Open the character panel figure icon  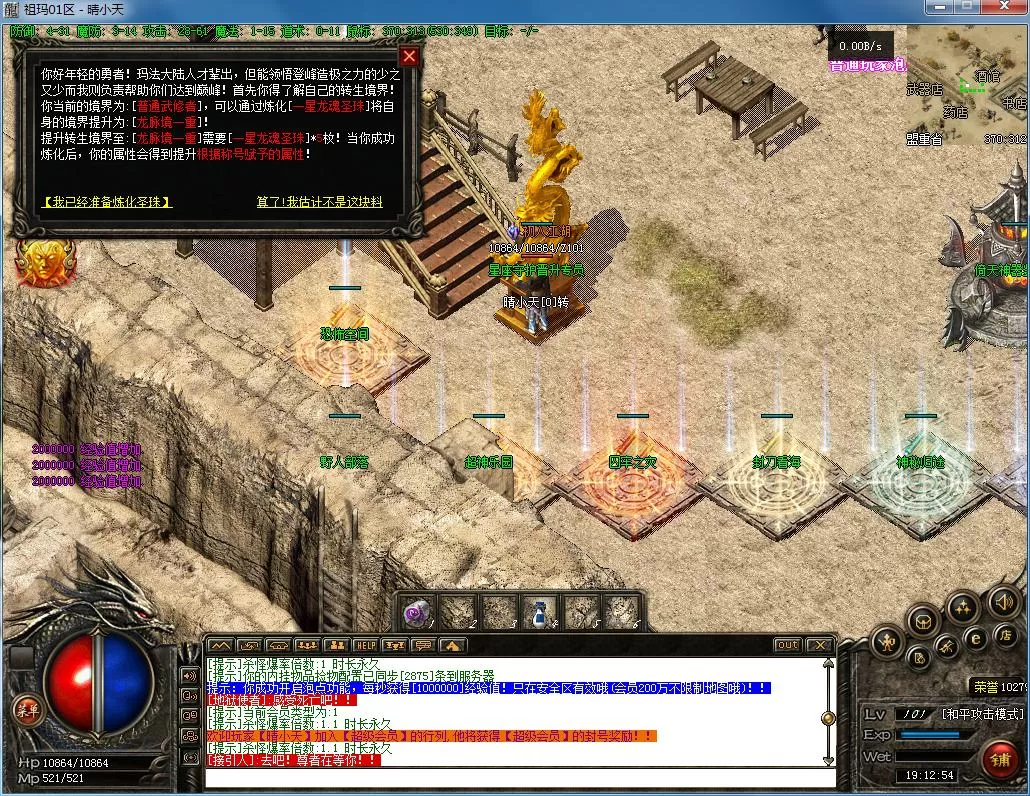click(x=886, y=642)
